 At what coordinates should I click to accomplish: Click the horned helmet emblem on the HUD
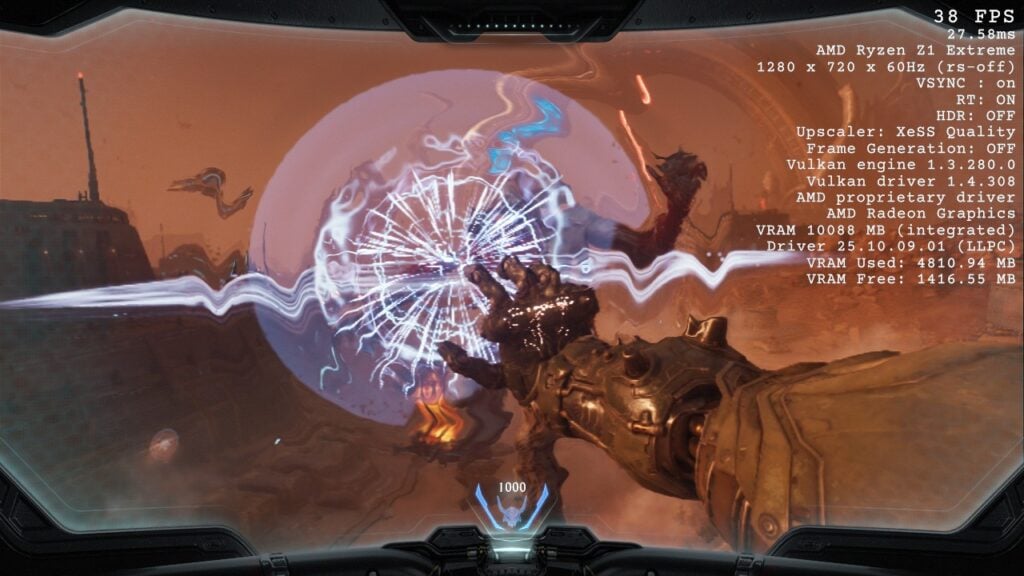tap(511, 513)
